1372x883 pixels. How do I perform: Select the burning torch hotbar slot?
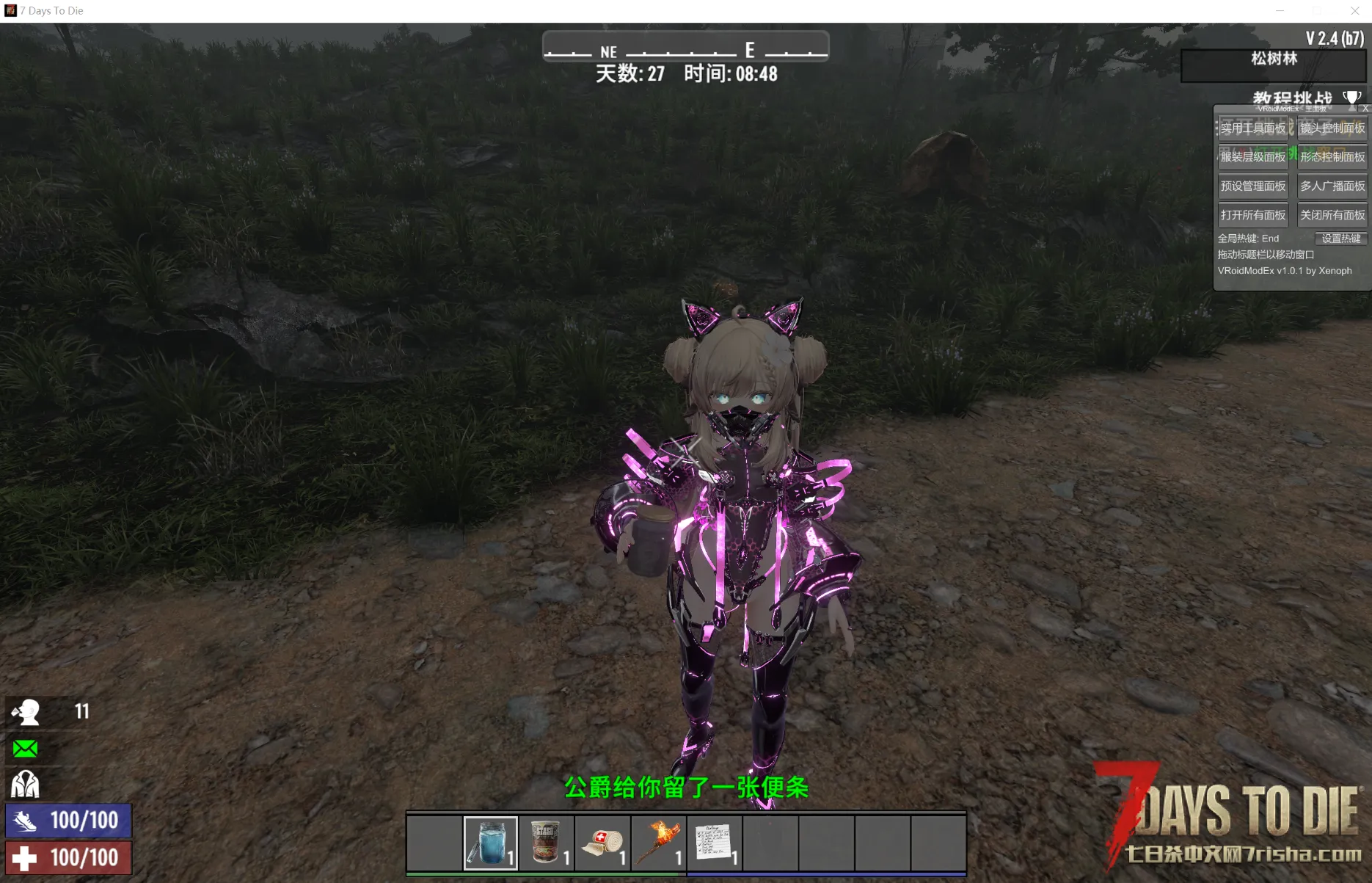(659, 843)
